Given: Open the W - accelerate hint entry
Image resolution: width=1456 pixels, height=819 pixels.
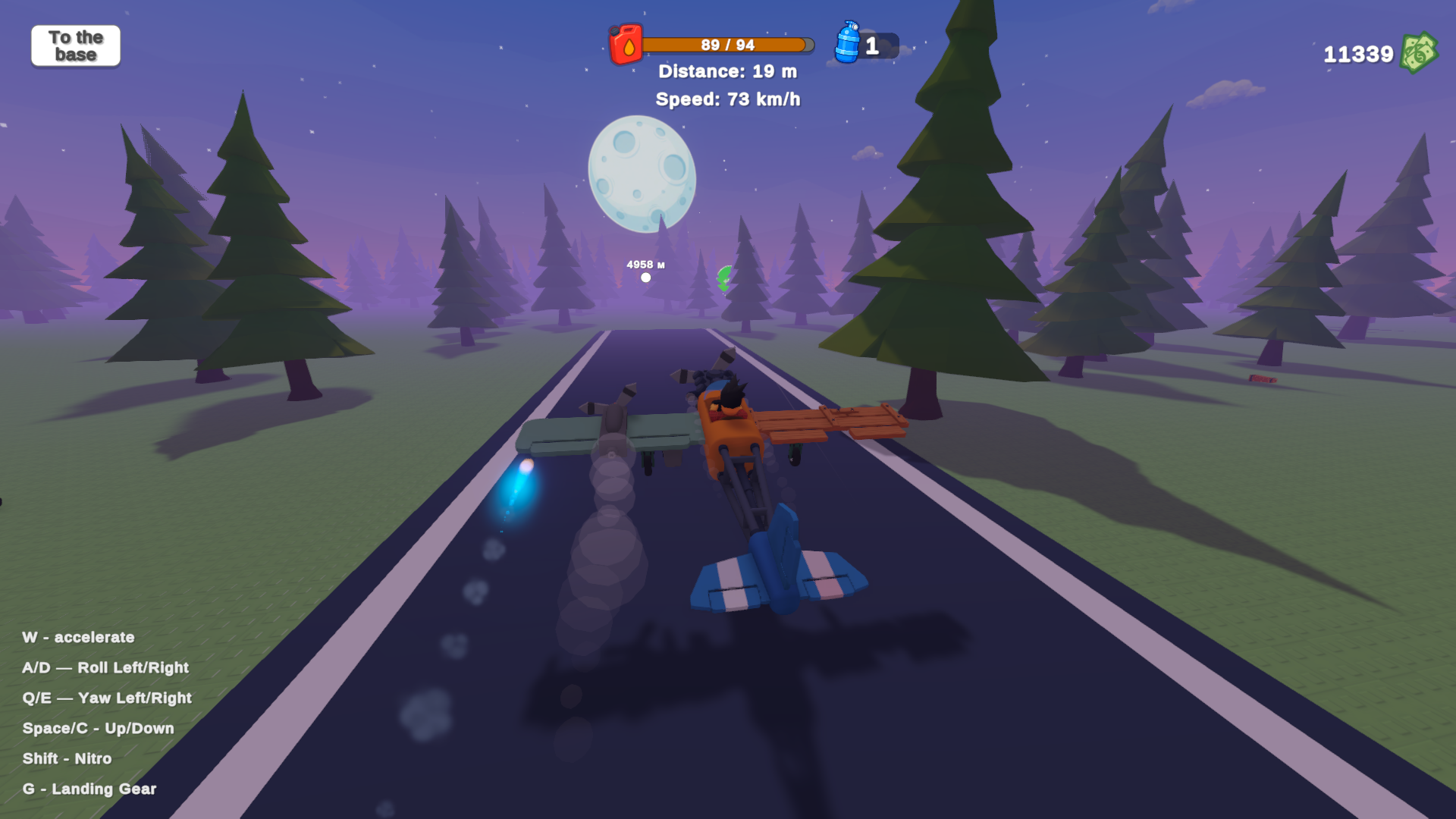Looking at the screenshot, I should [x=78, y=638].
